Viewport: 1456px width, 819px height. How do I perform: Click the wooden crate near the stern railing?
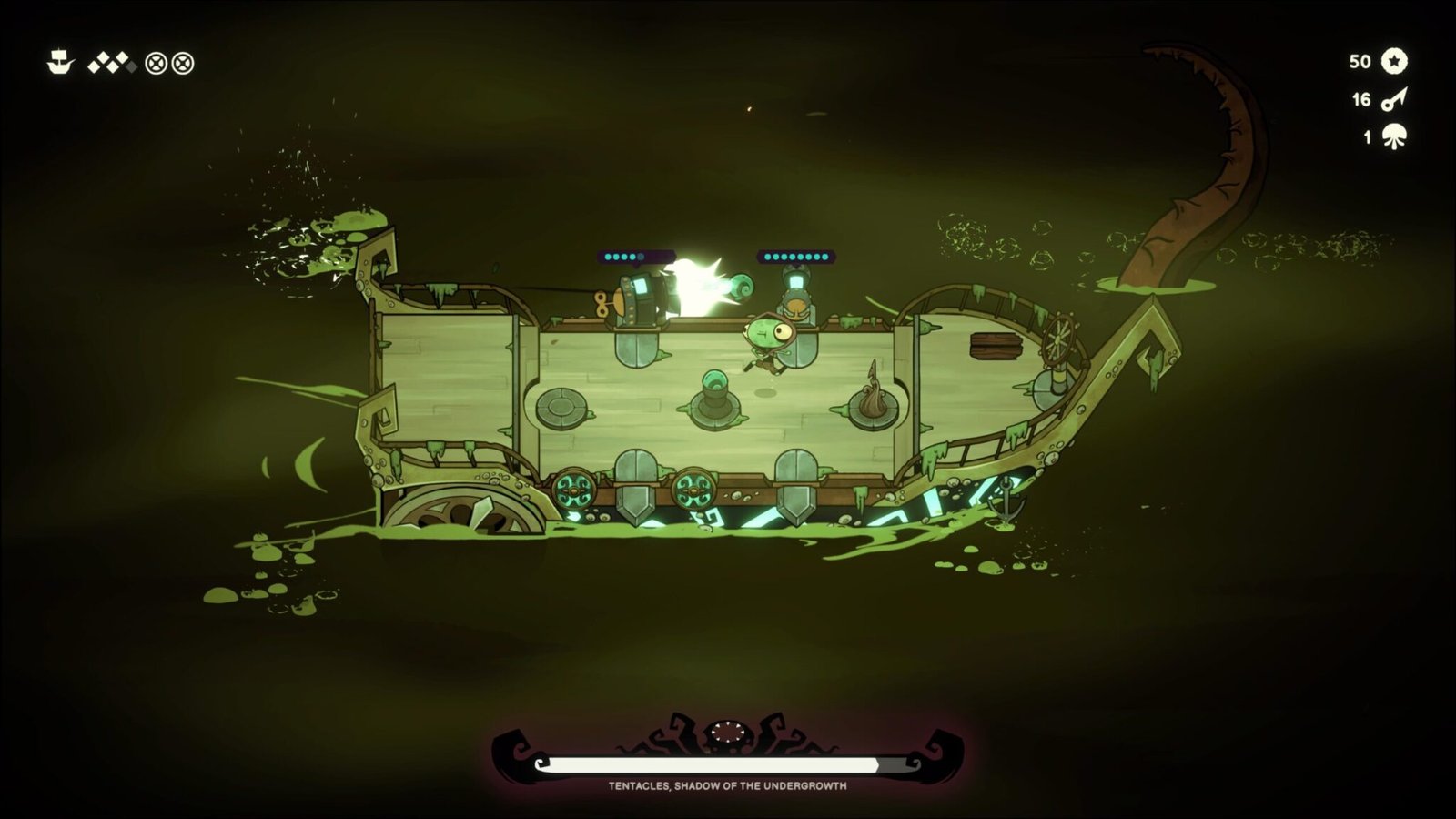point(996,345)
